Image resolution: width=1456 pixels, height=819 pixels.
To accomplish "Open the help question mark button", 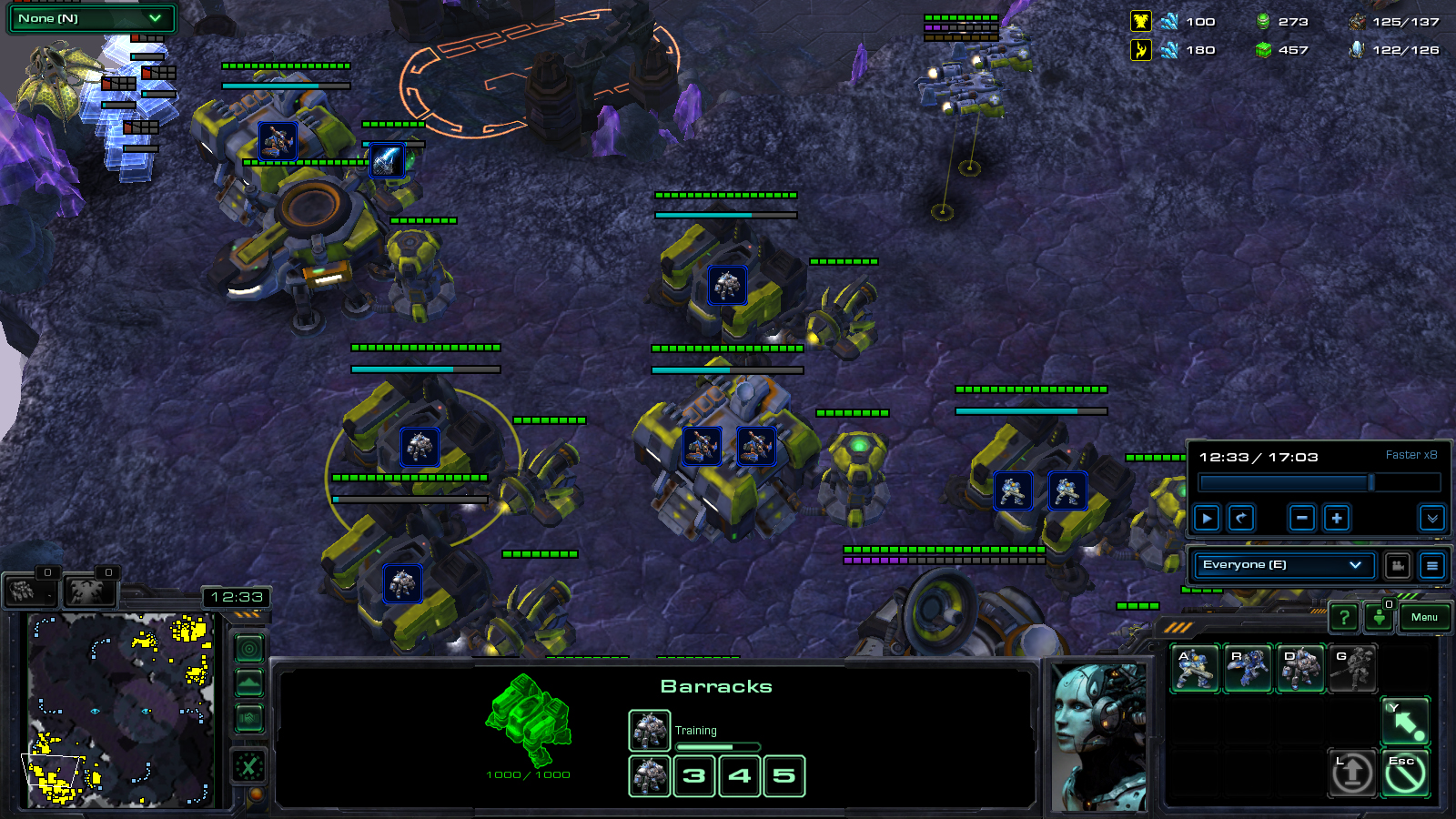I will pos(1344,618).
